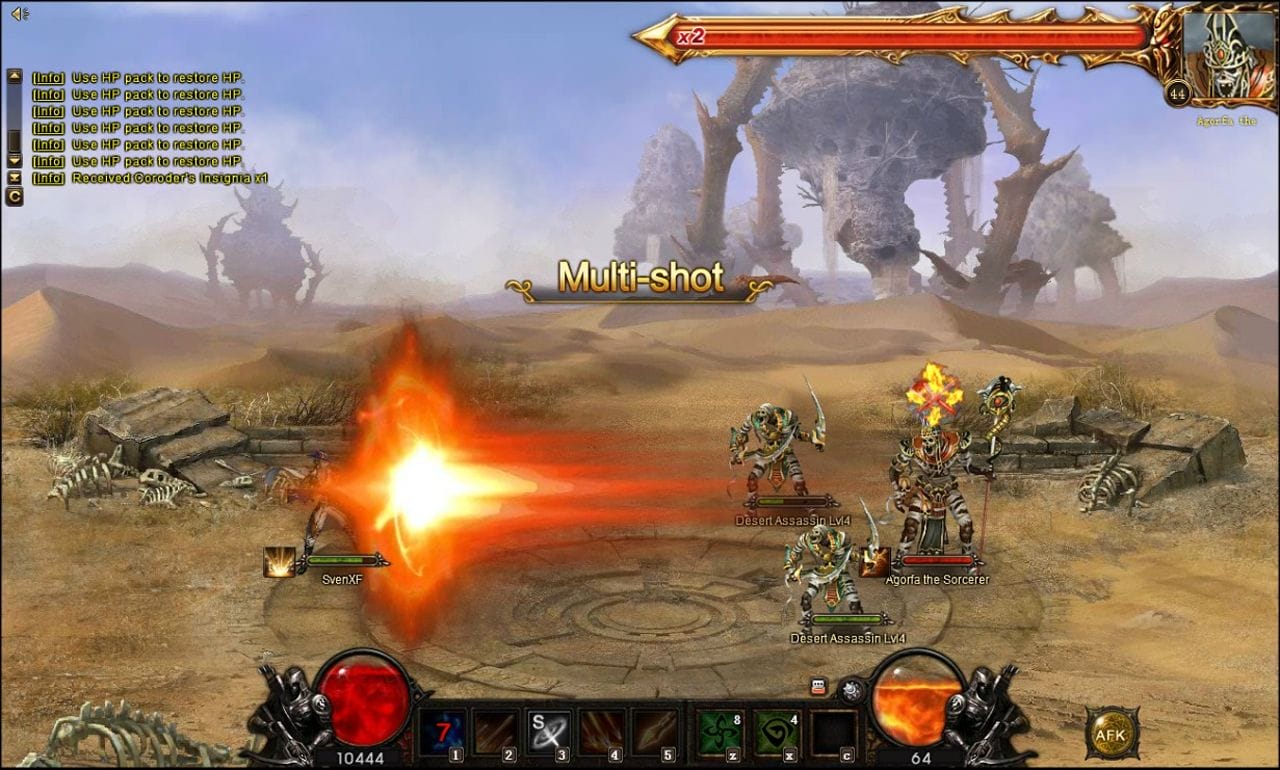Cast the multi-arrow skill in slot 4
1280x770 pixels.
[601, 733]
